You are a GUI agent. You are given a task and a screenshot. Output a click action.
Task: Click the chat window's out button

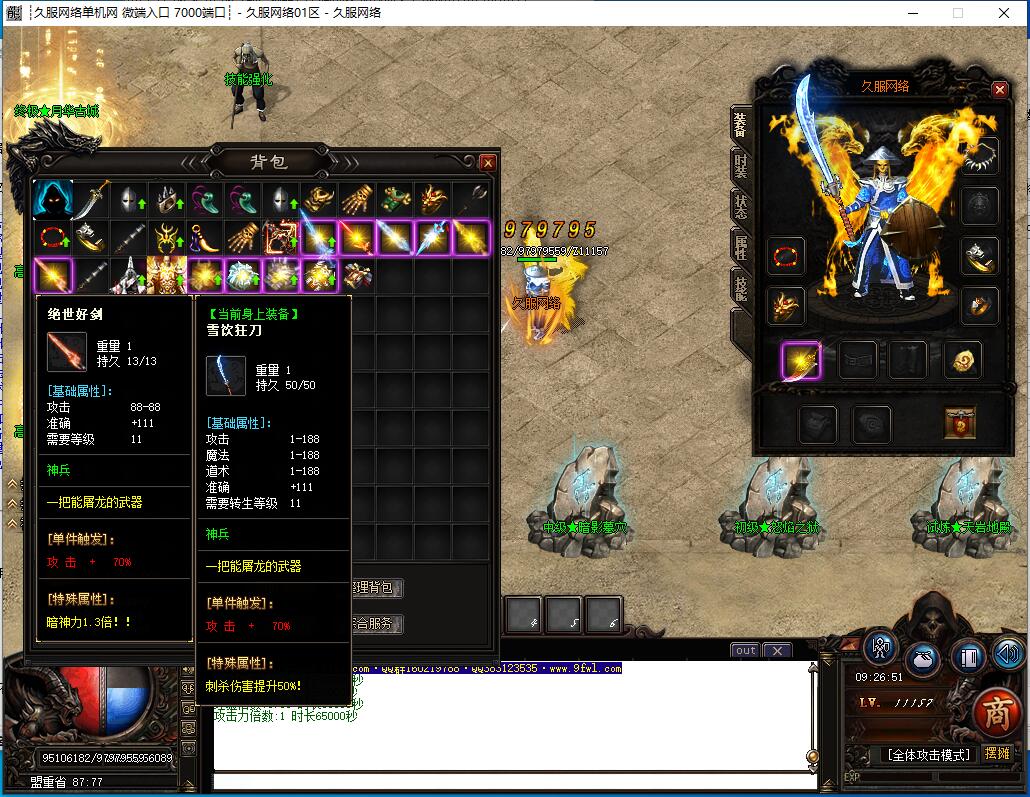(745, 650)
